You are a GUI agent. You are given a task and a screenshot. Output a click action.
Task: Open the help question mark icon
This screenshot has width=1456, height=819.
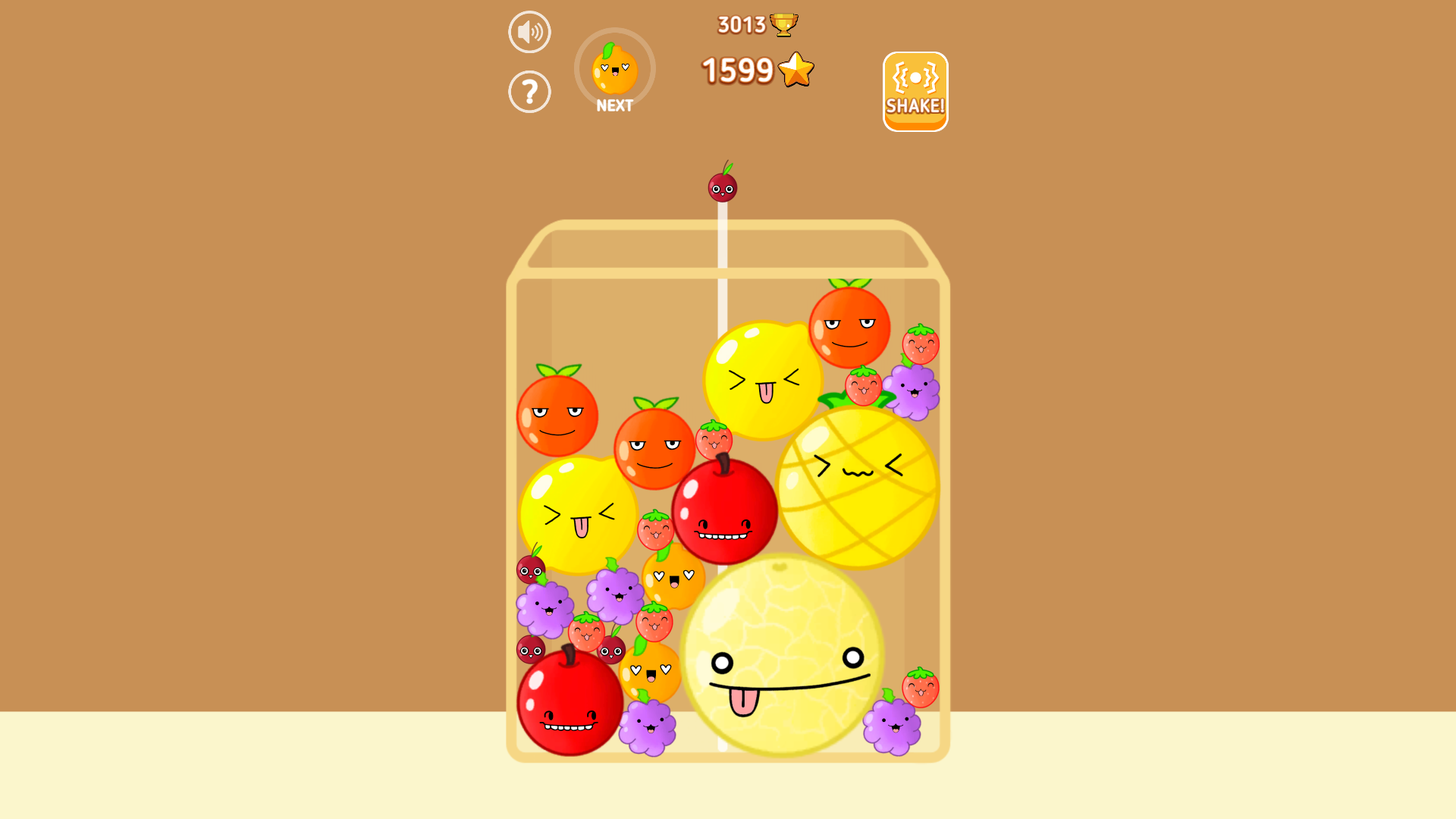(529, 91)
